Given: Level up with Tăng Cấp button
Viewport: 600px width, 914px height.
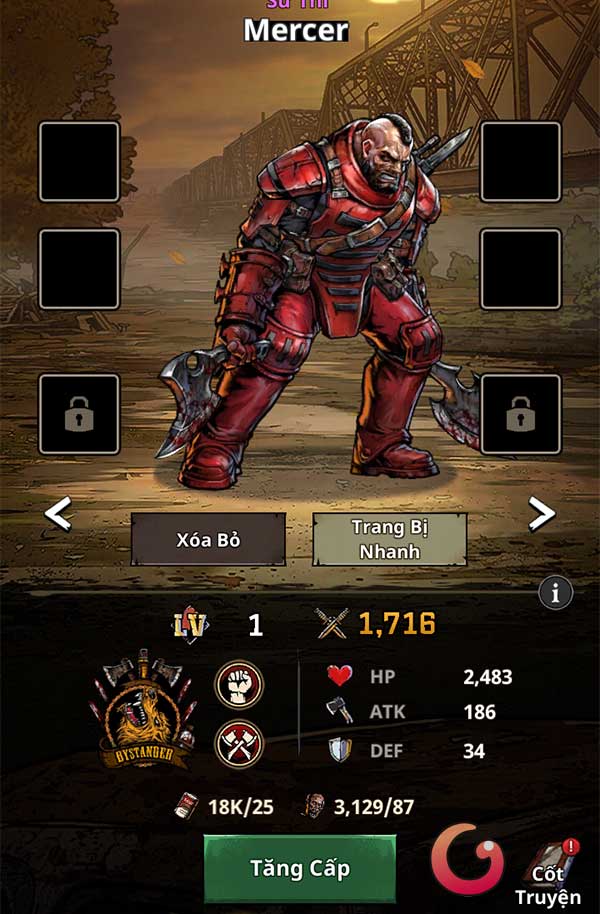Looking at the screenshot, I should pos(300,868).
